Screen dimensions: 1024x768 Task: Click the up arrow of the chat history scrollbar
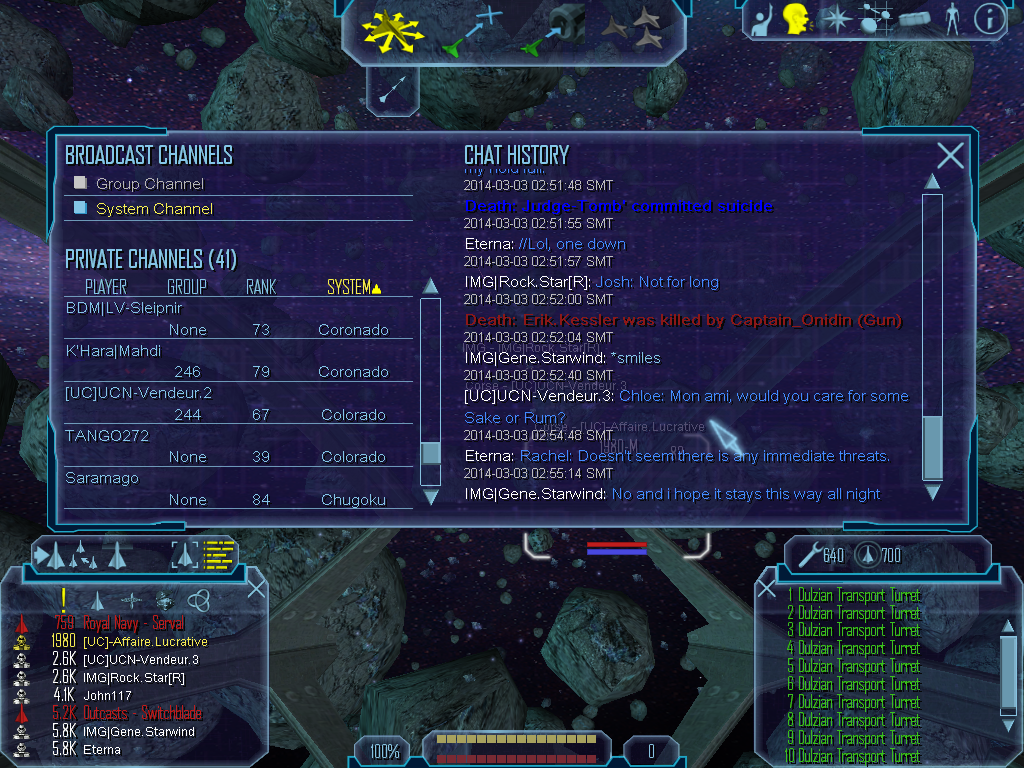pos(932,181)
